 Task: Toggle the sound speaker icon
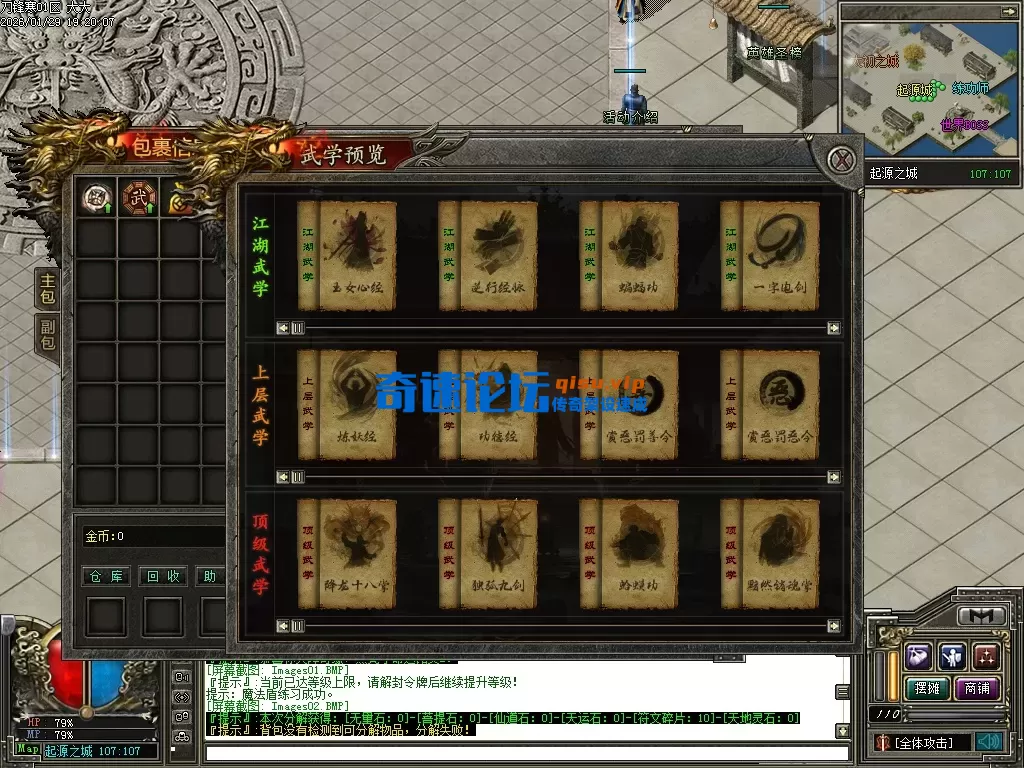[x=990, y=742]
